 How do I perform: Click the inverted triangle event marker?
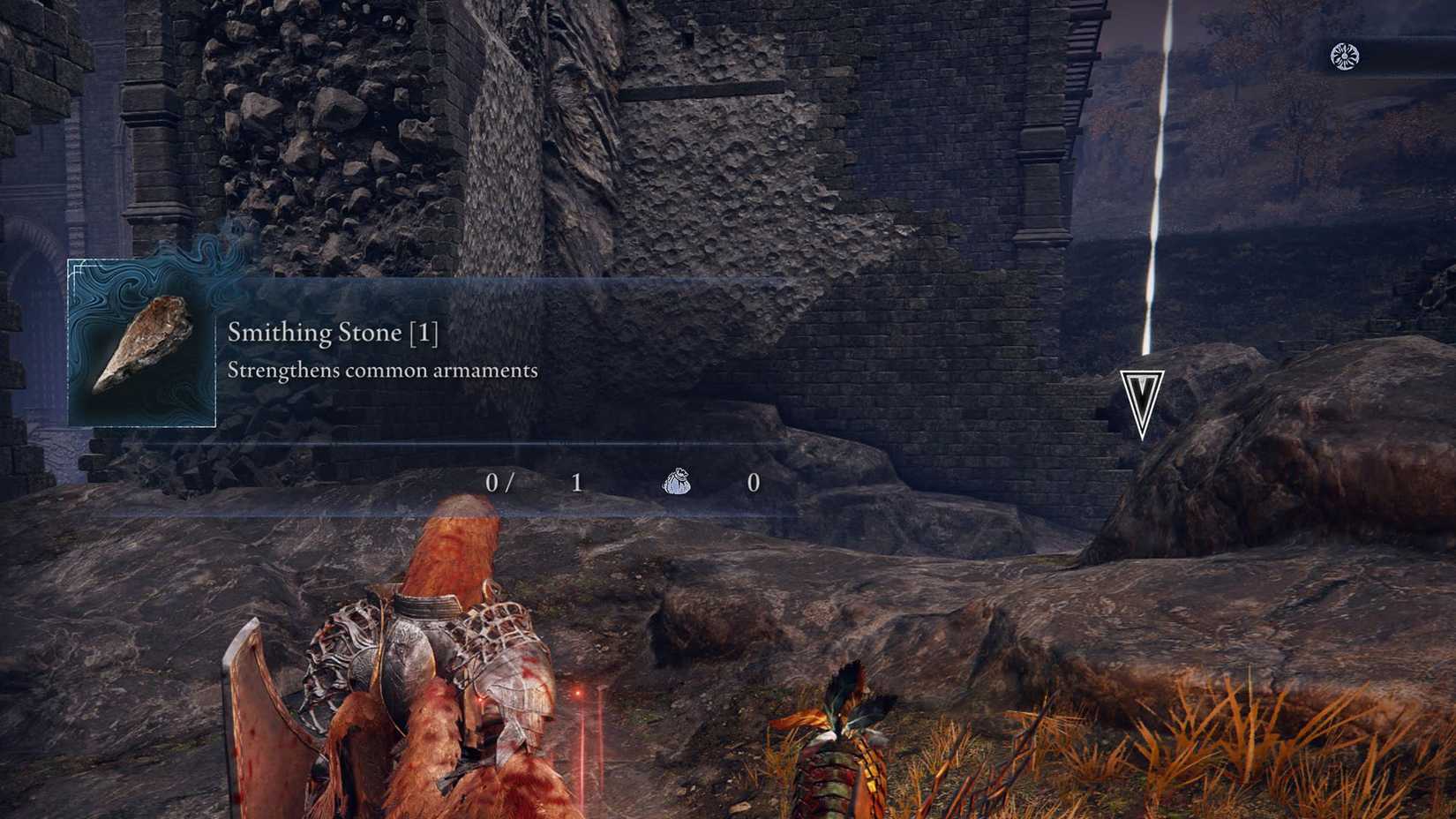1141,394
